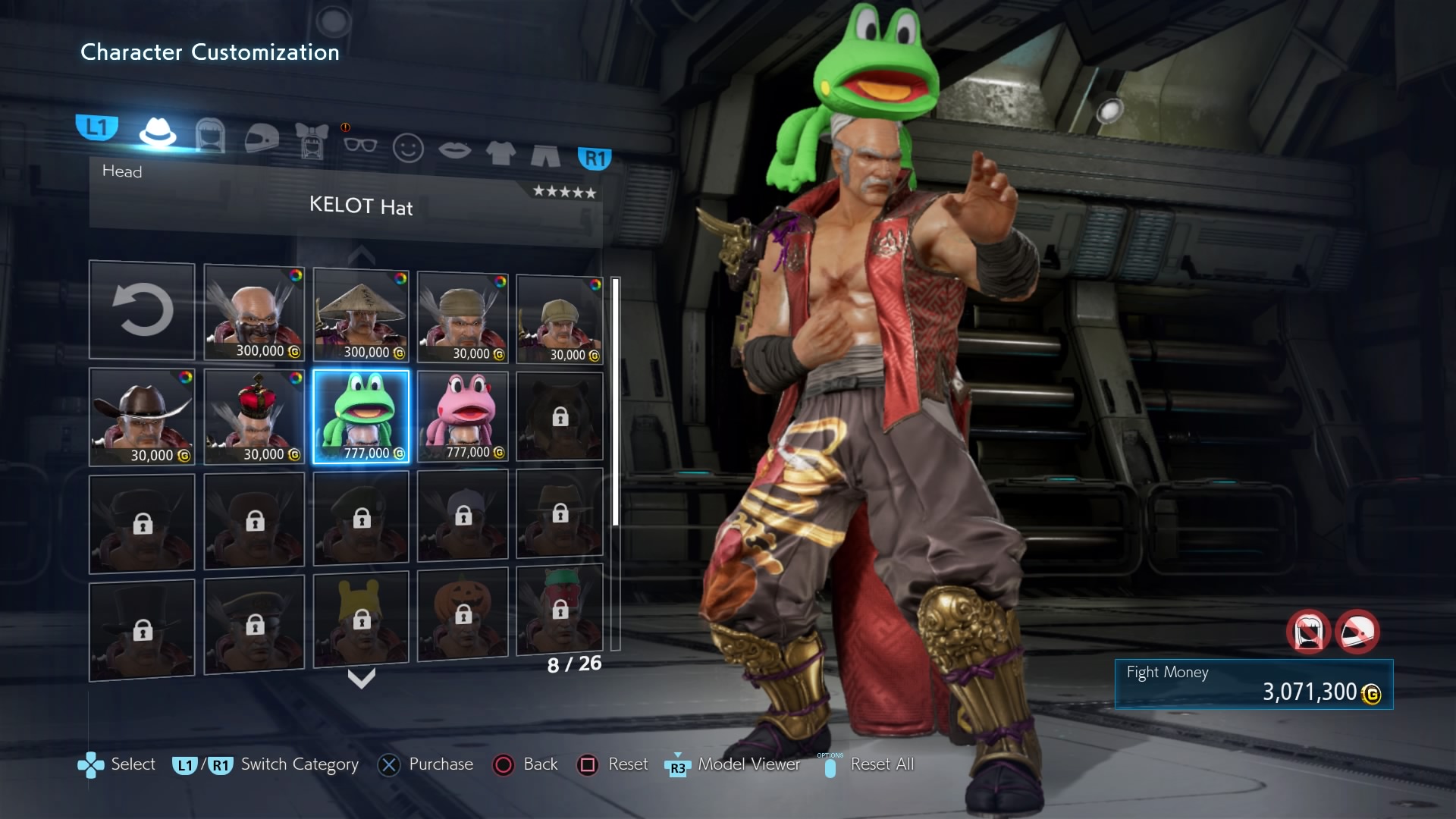Select the bandana mask head item
Image resolution: width=1456 pixels, height=819 pixels.
(254, 312)
